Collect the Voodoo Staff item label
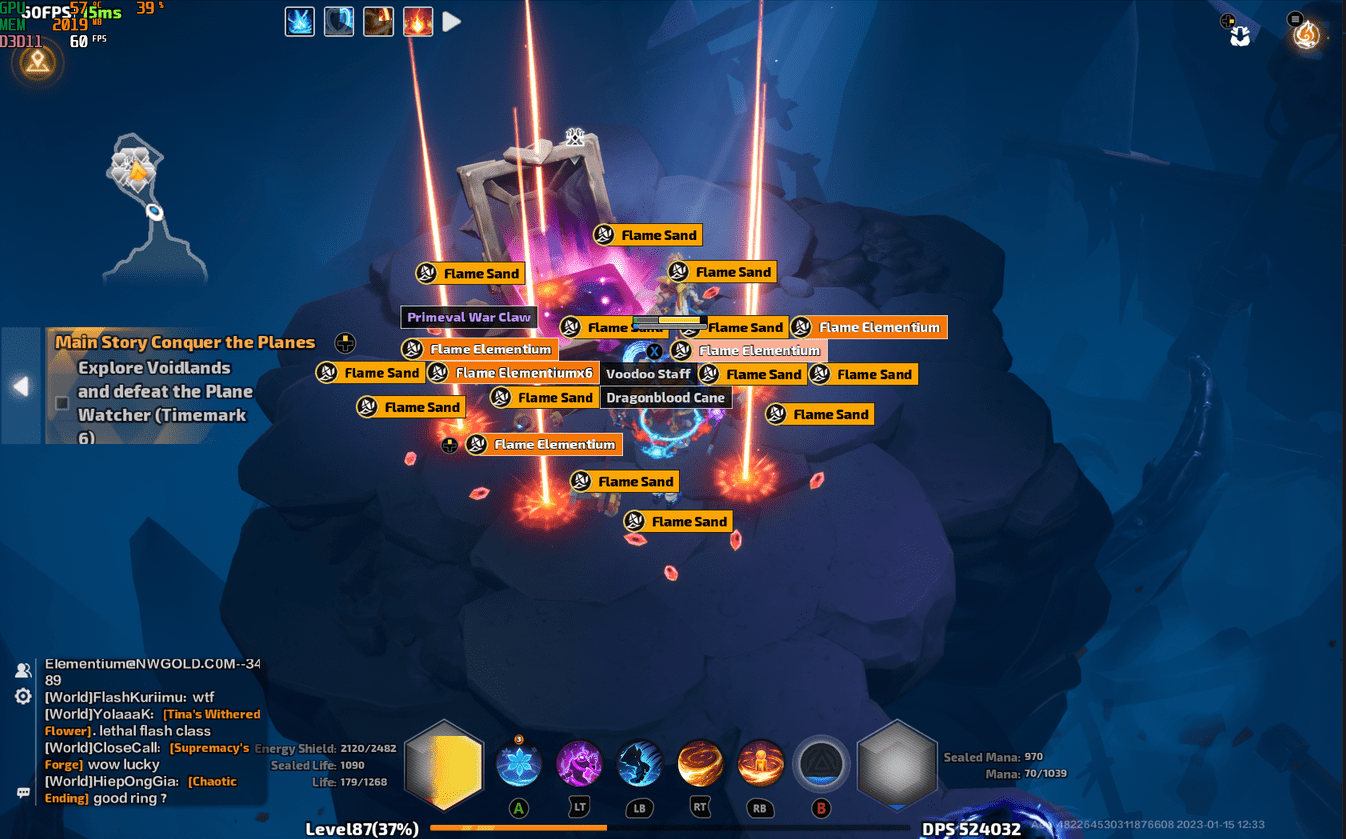 648,373
